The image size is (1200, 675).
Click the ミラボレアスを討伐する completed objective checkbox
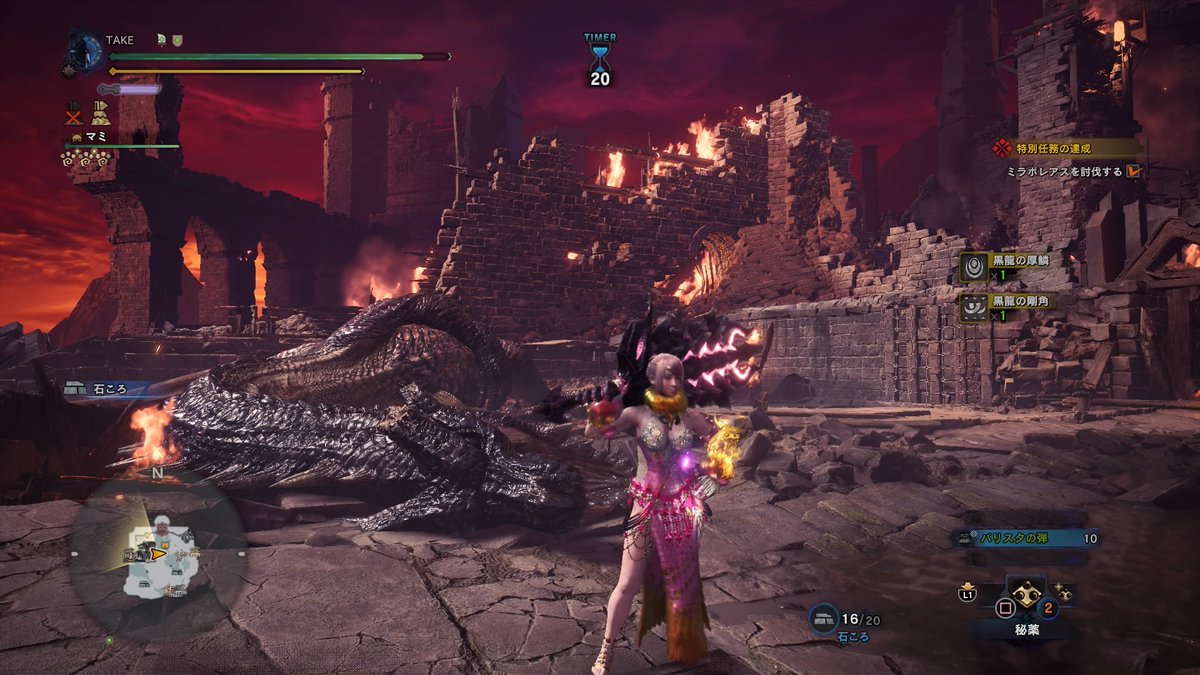point(1133,171)
